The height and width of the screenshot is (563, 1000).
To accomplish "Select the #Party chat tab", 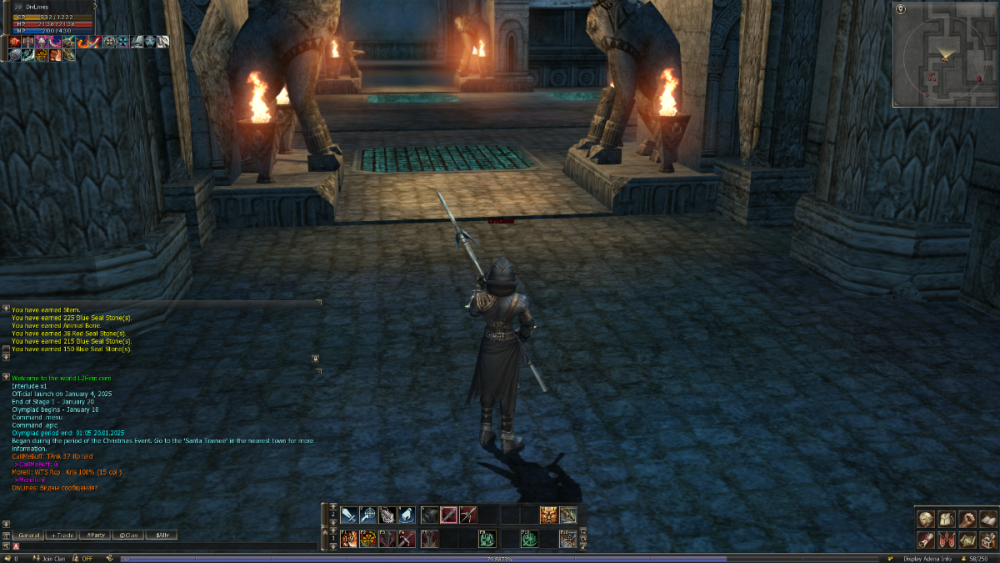I will (x=96, y=536).
